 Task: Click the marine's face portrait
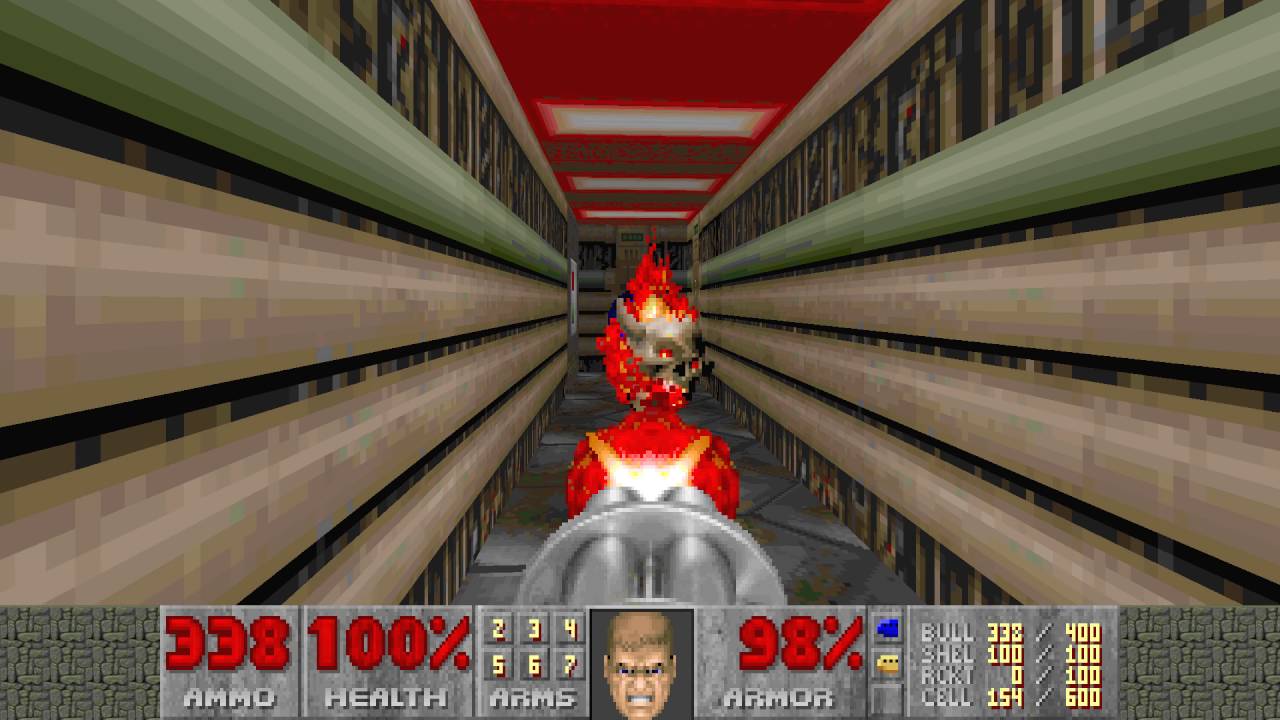(x=641, y=662)
